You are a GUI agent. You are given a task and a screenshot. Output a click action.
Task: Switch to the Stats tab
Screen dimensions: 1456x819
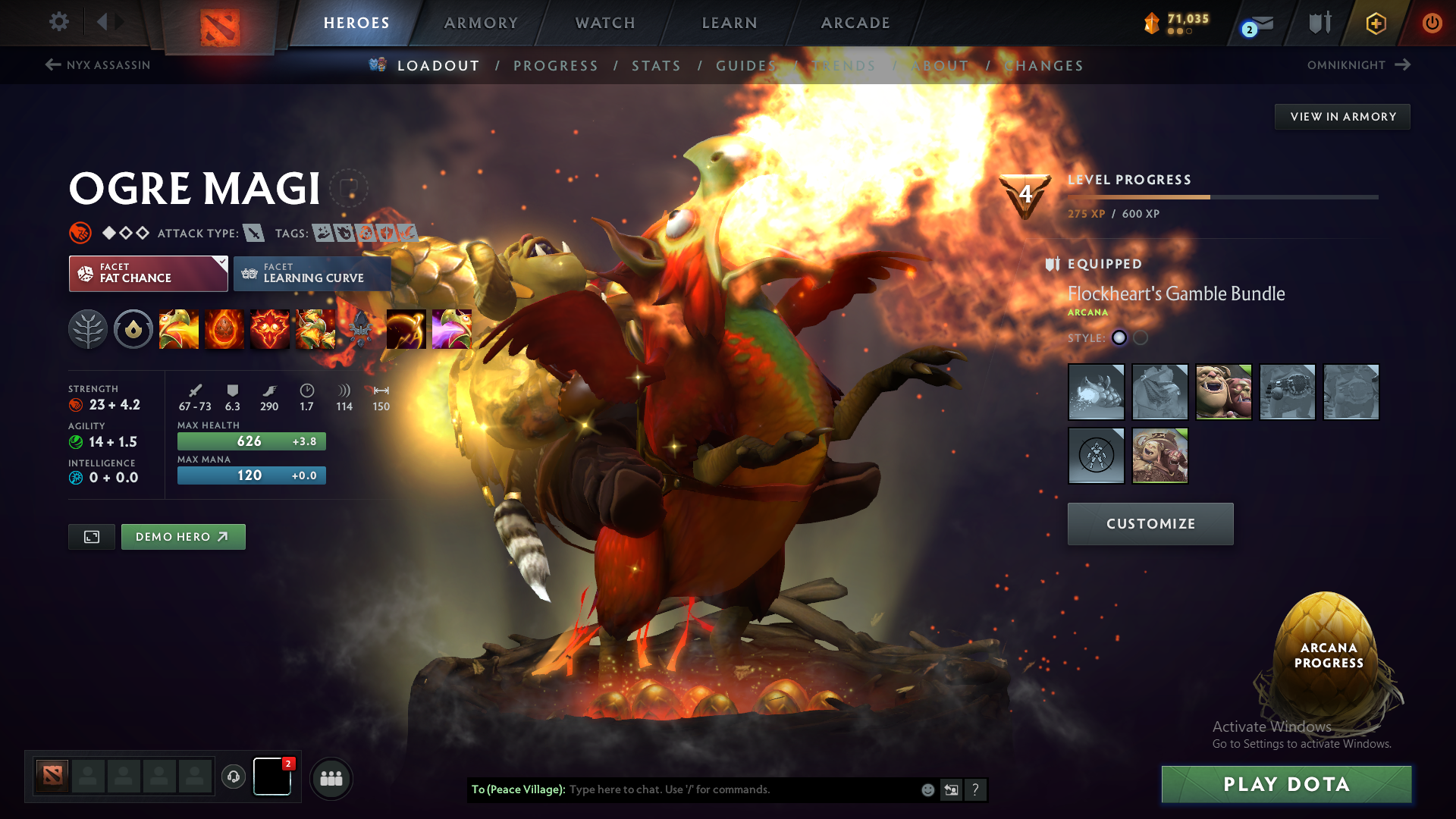tap(657, 65)
